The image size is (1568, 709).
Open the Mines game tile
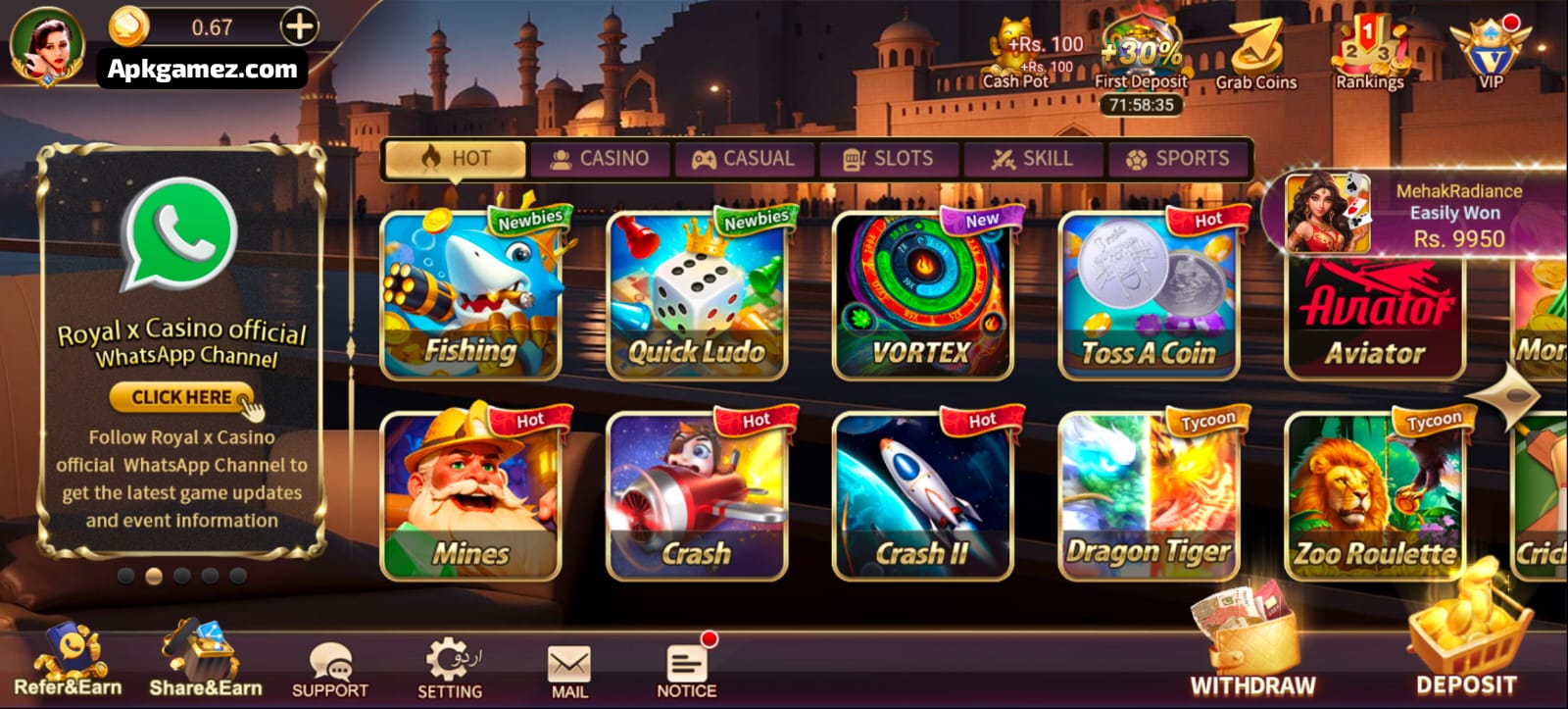click(x=470, y=495)
